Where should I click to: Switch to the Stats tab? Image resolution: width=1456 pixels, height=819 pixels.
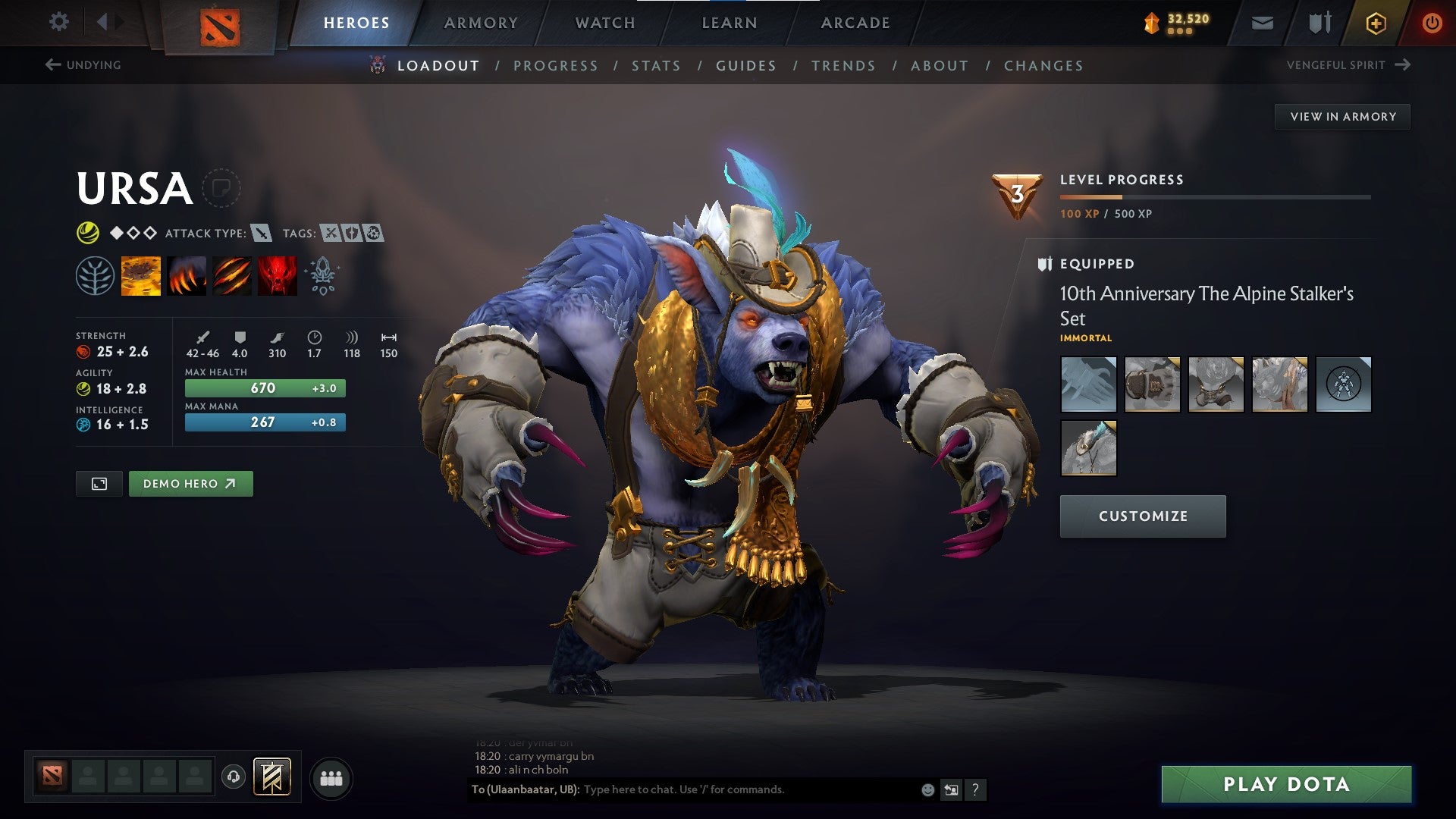coord(657,66)
